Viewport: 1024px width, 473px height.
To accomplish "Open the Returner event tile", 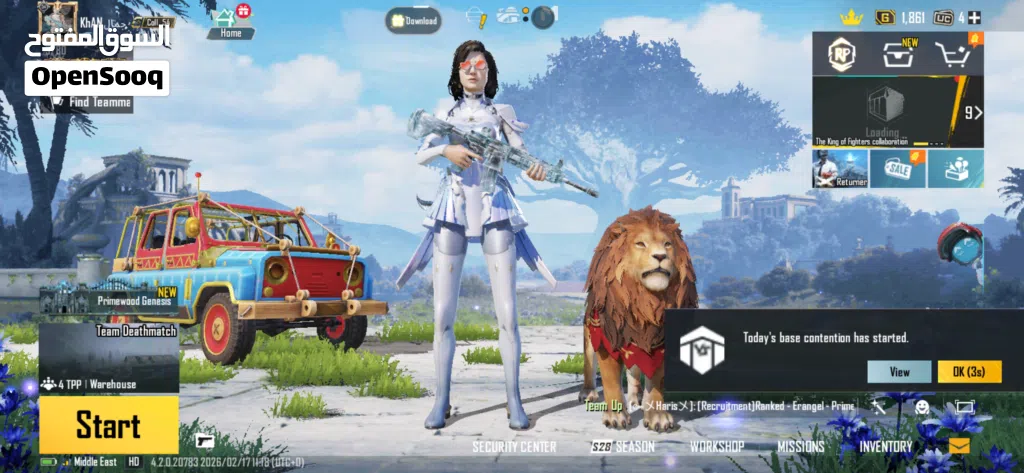I will (x=839, y=169).
